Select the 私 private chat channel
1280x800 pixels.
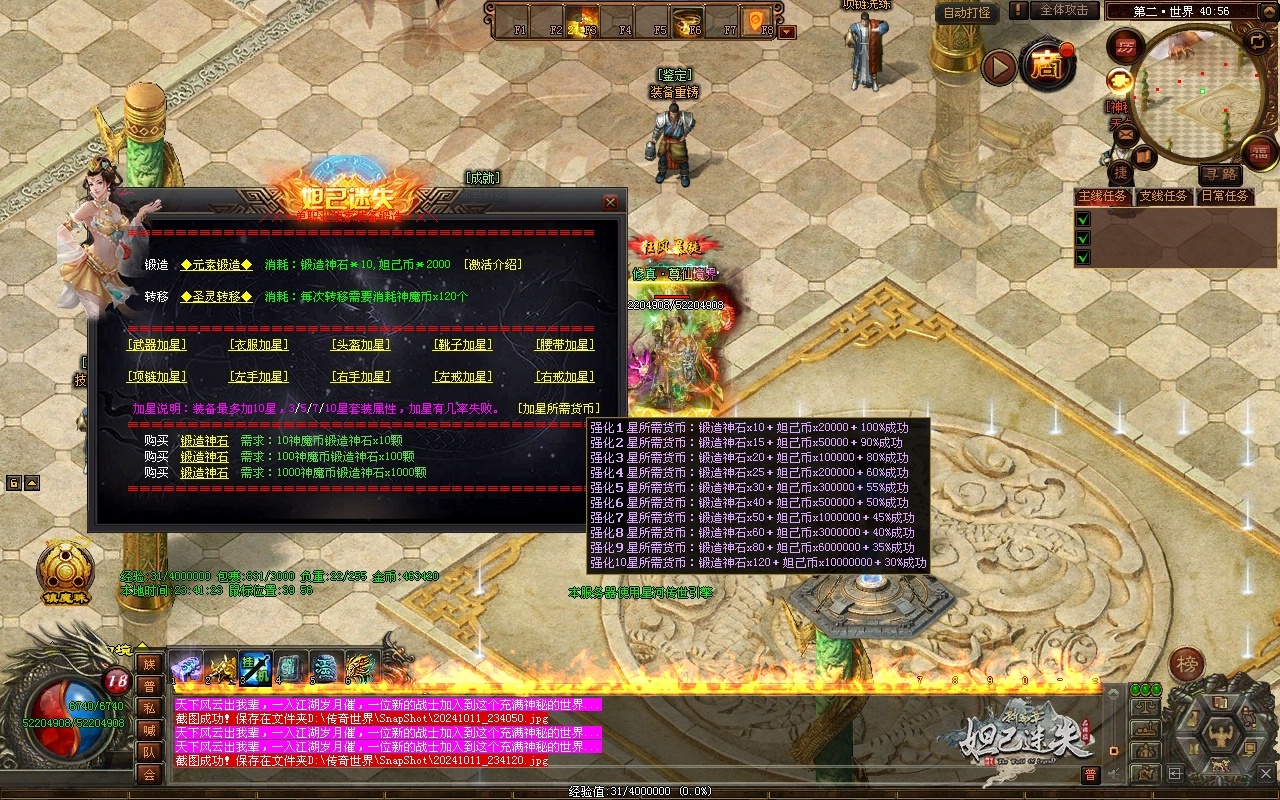(x=148, y=708)
